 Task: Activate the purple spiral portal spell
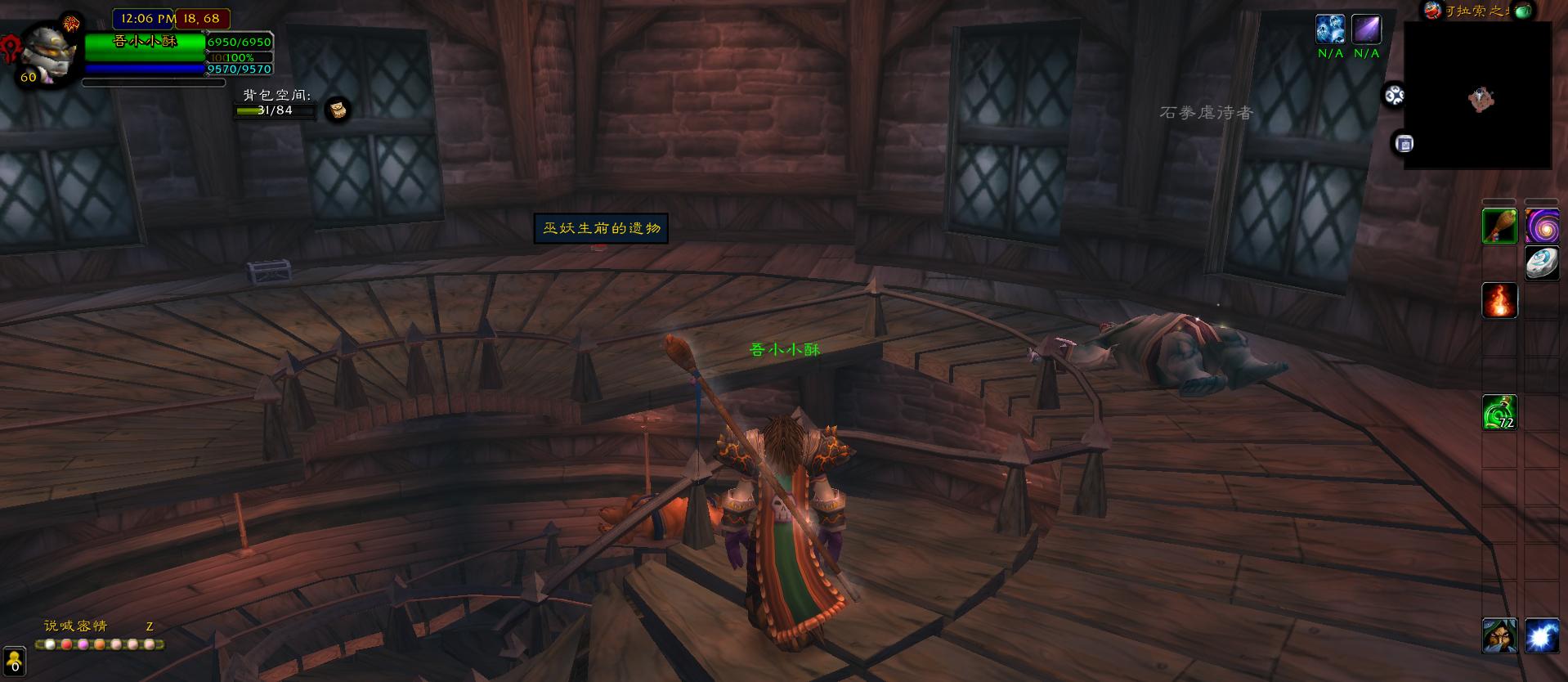(x=1541, y=227)
